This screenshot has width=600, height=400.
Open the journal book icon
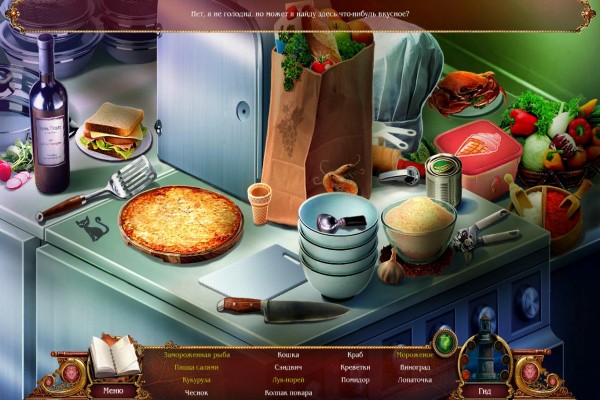click(x=114, y=355)
